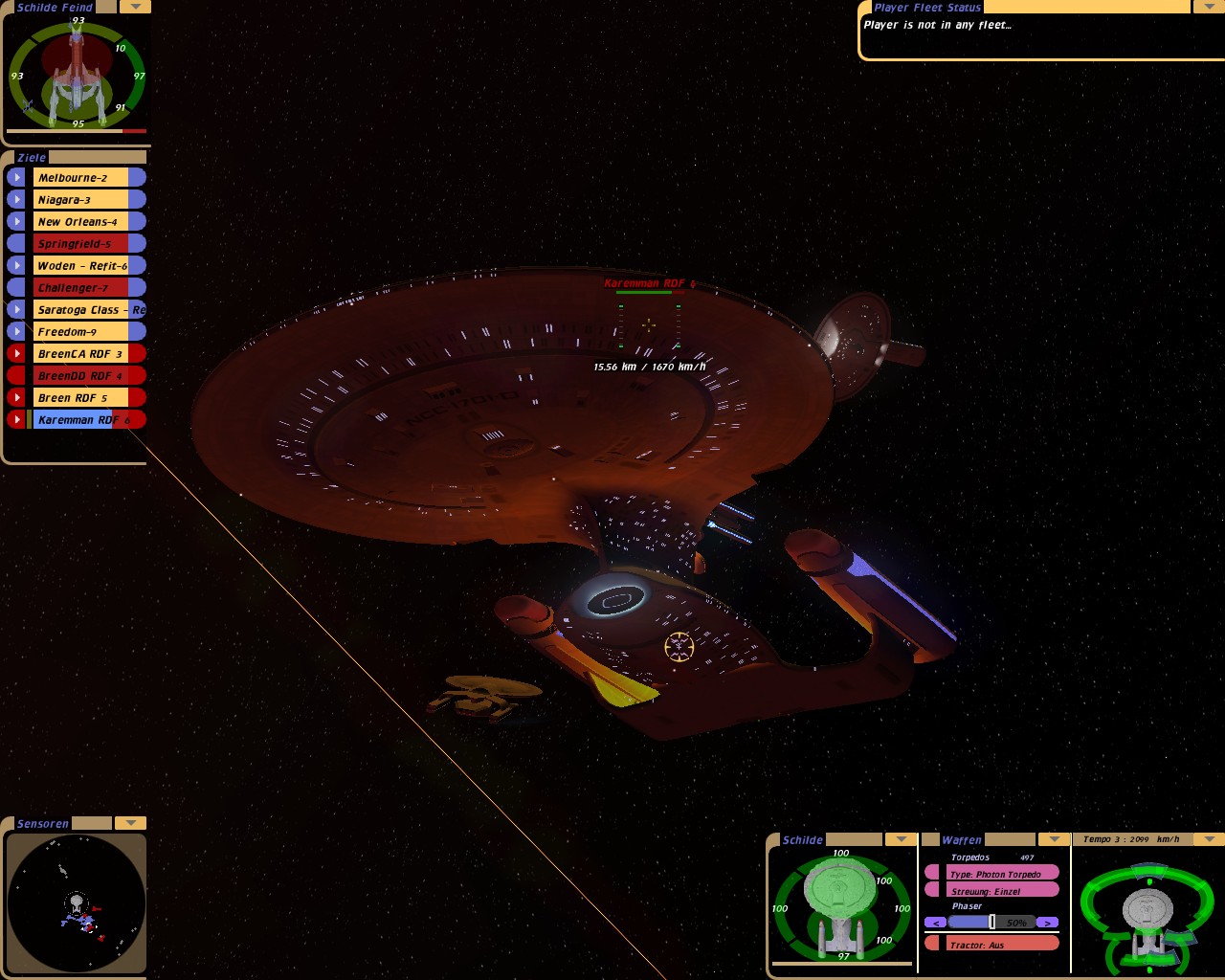1225x980 pixels.
Task: Choose New Orleans-4 from the Ziele list
Action: (80, 221)
